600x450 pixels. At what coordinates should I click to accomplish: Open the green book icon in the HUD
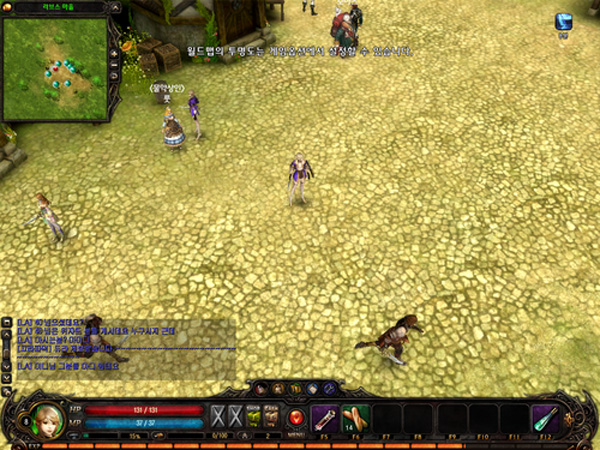[253, 416]
